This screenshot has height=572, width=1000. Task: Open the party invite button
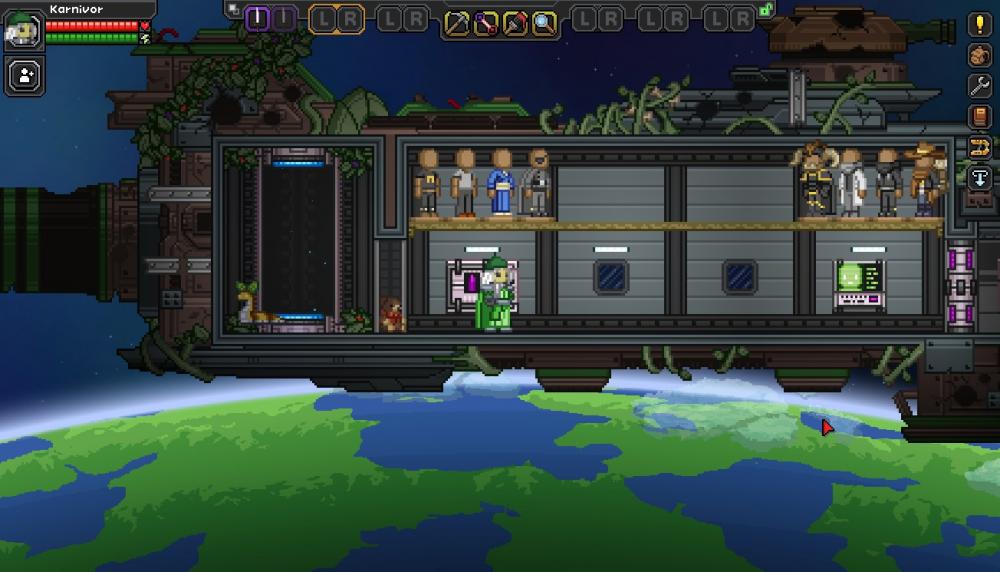pyautogui.click(x=24, y=75)
